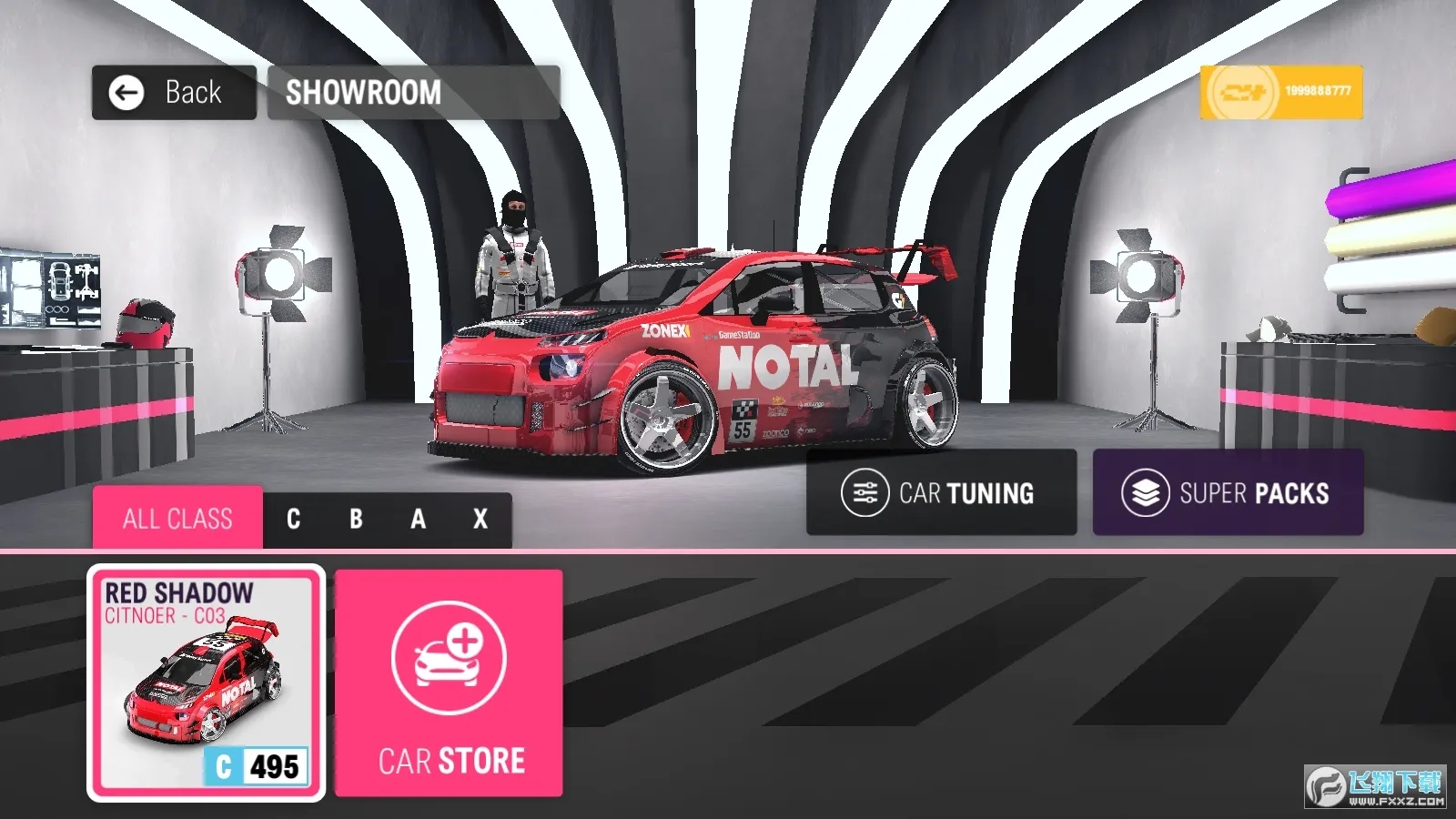This screenshot has width=1456, height=819.
Task: Show class X cars
Action: coord(480,520)
